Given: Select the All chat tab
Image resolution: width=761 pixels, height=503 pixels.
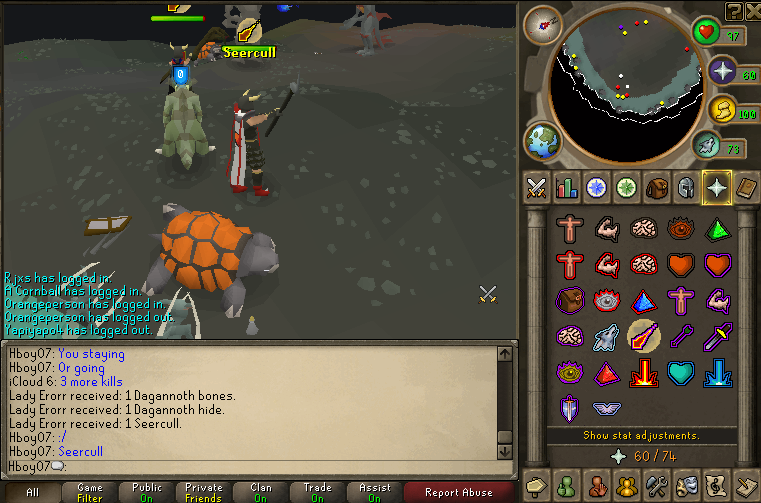Looking at the screenshot, I should [32, 492].
